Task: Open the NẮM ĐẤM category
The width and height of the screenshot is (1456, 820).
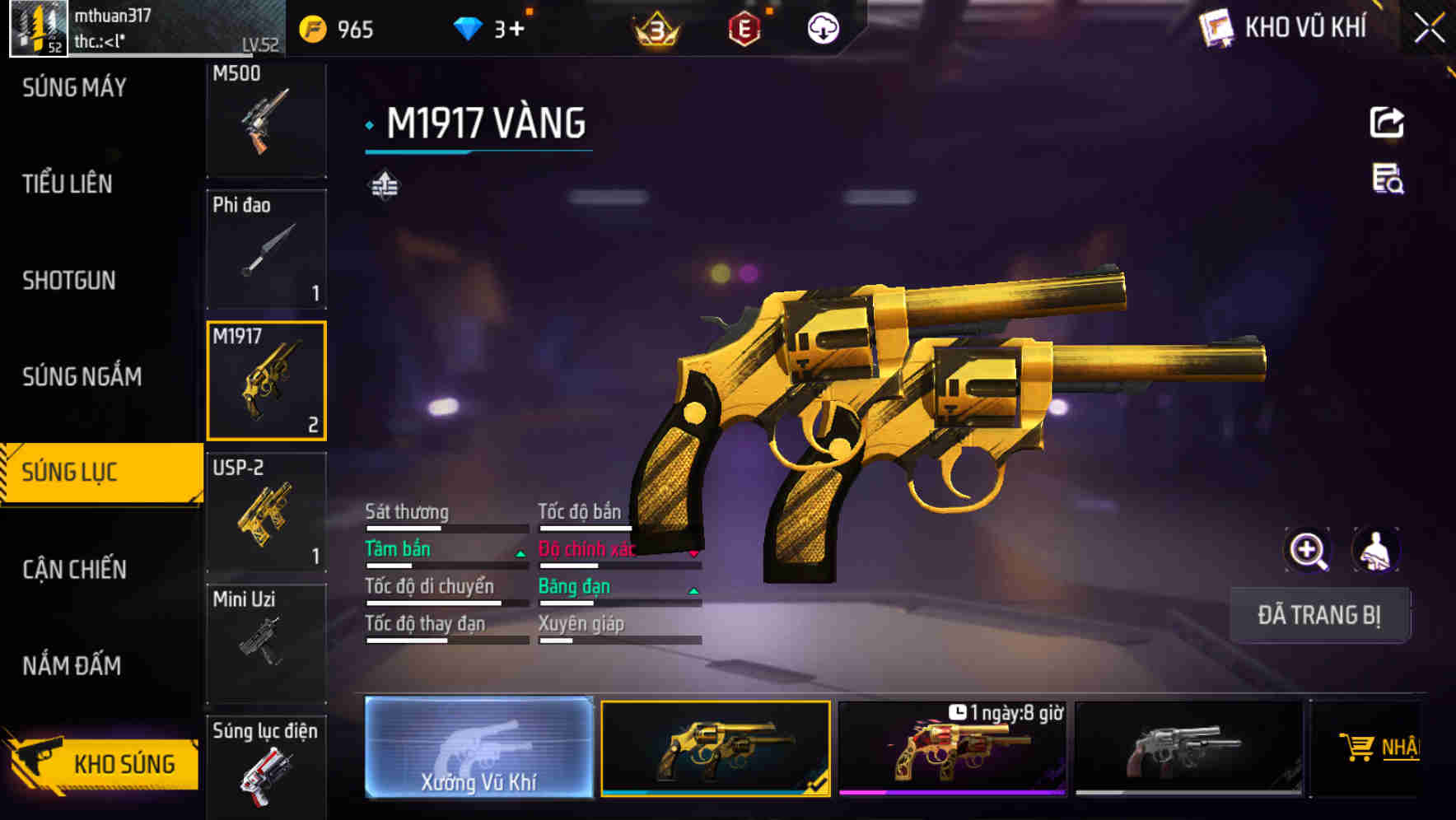Action: coord(72,665)
